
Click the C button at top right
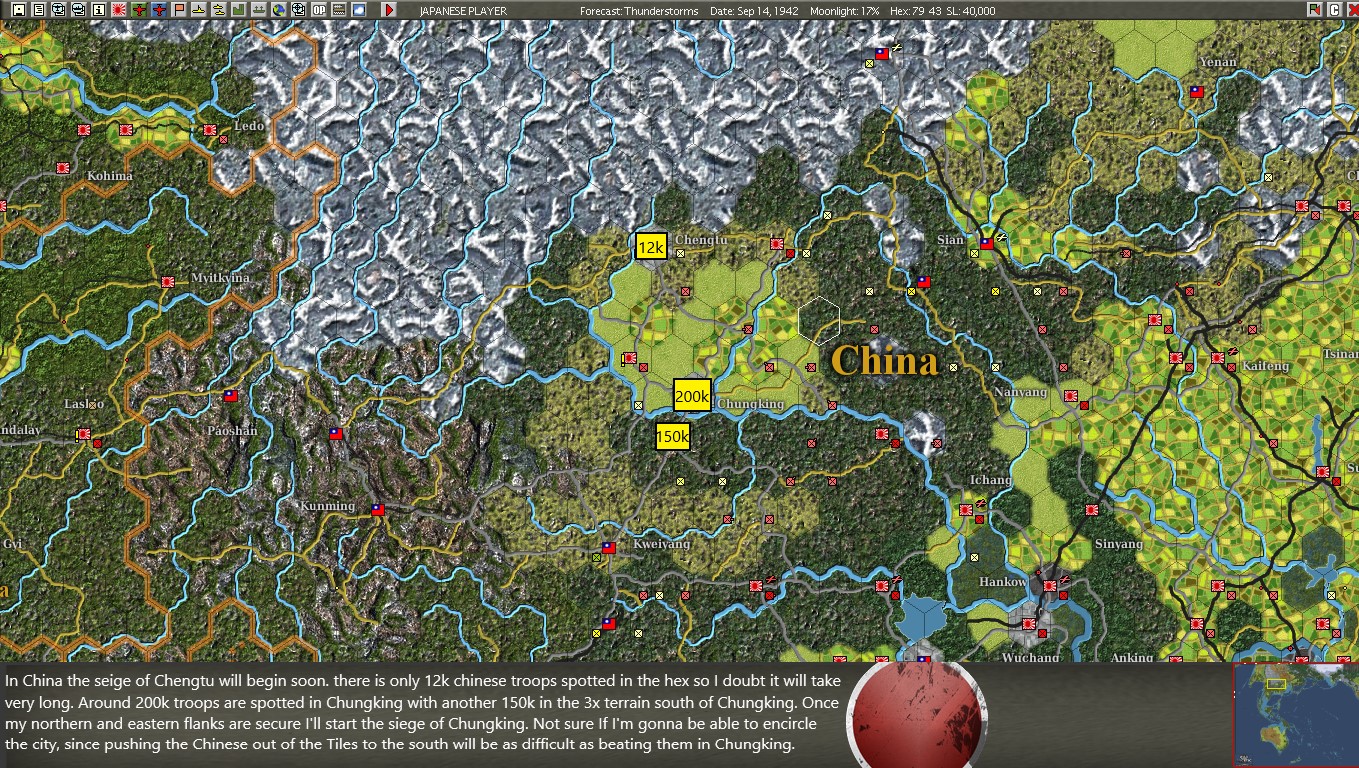1335,9
